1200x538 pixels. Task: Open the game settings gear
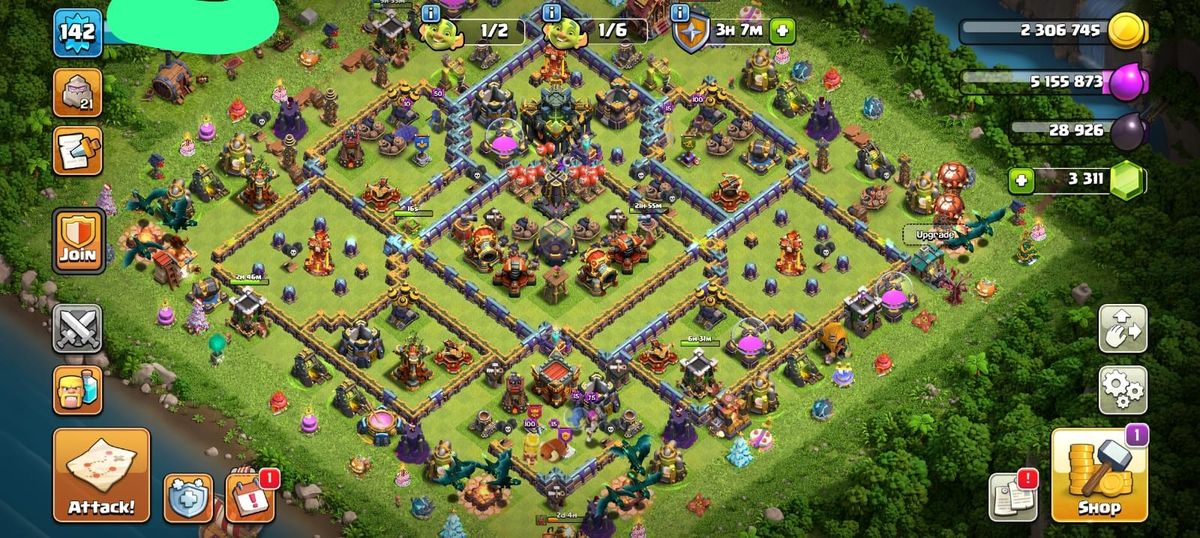[x=1123, y=390]
